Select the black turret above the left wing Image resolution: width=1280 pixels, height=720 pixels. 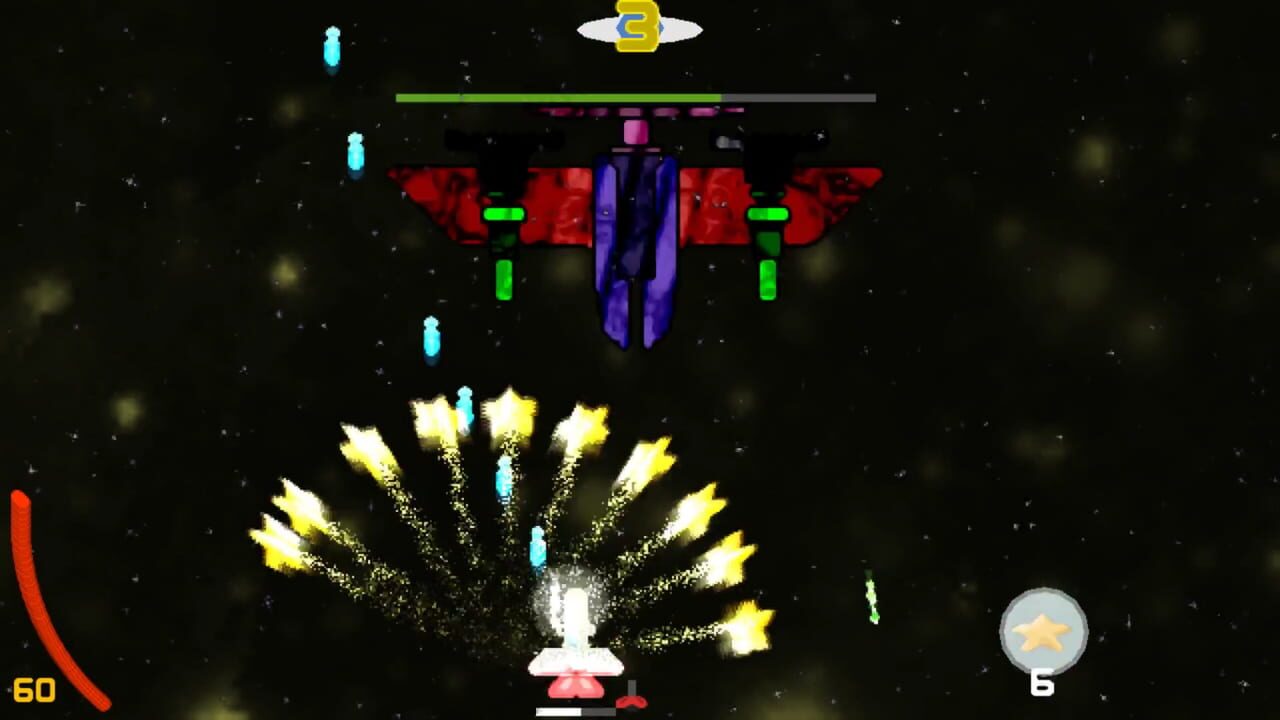point(500,140)
